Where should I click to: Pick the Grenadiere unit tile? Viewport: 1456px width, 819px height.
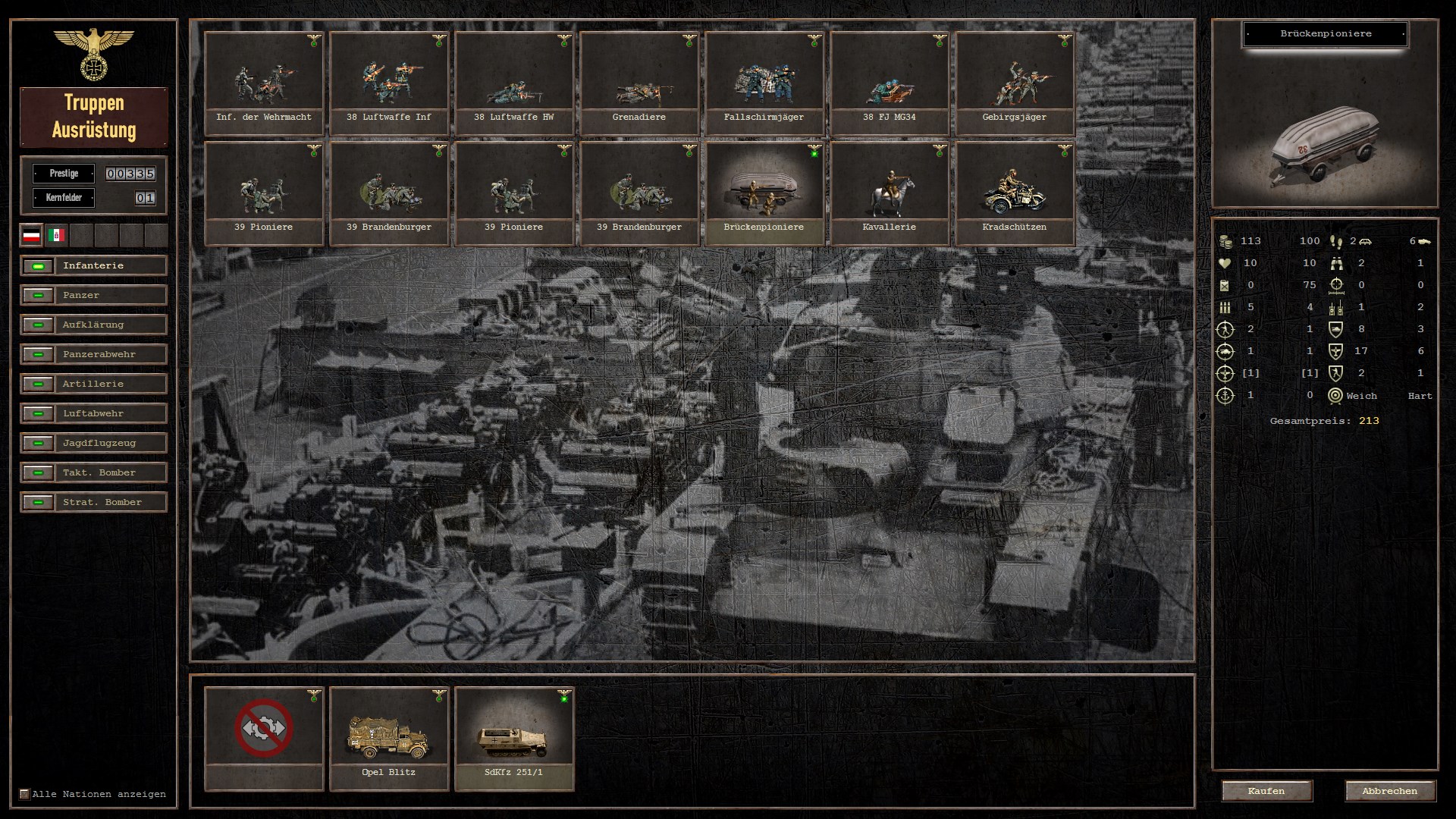(x=639, y=83)
